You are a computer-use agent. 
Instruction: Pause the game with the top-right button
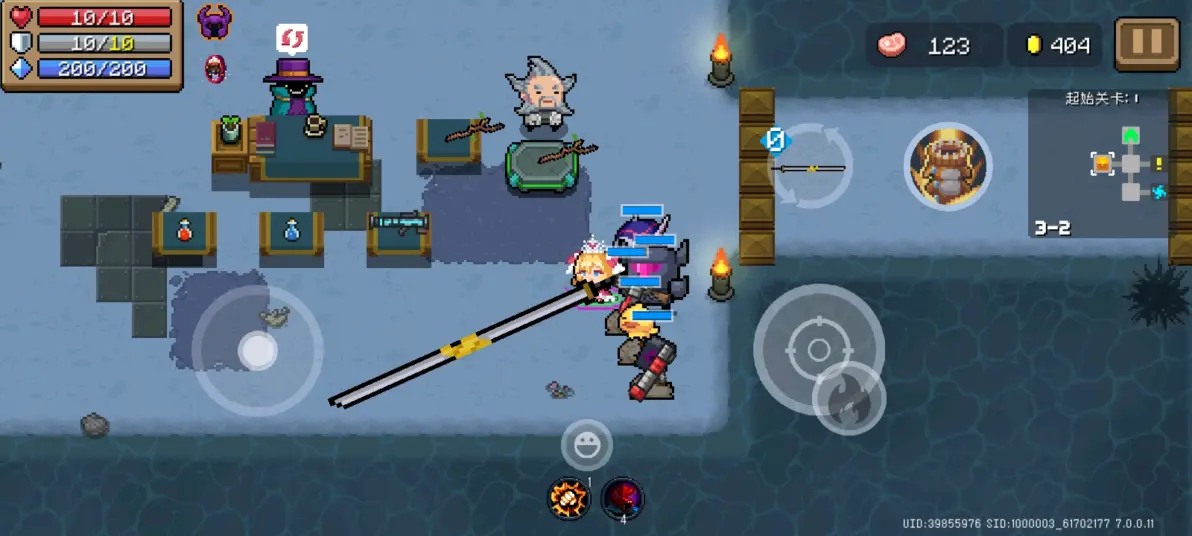pos(1146,45)
